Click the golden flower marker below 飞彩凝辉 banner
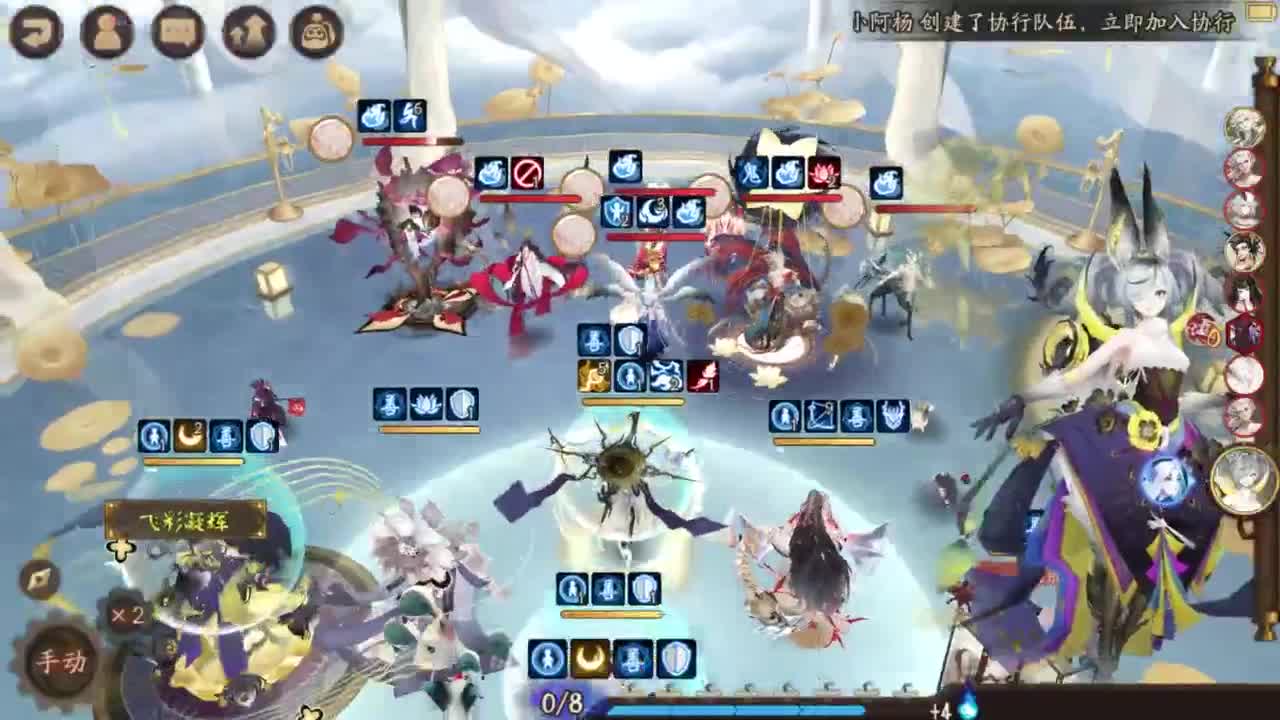 121,549
